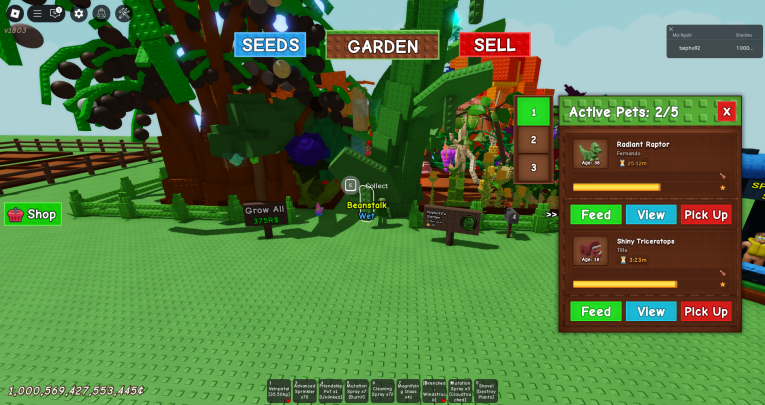Open the Shop

coord(33,214)
